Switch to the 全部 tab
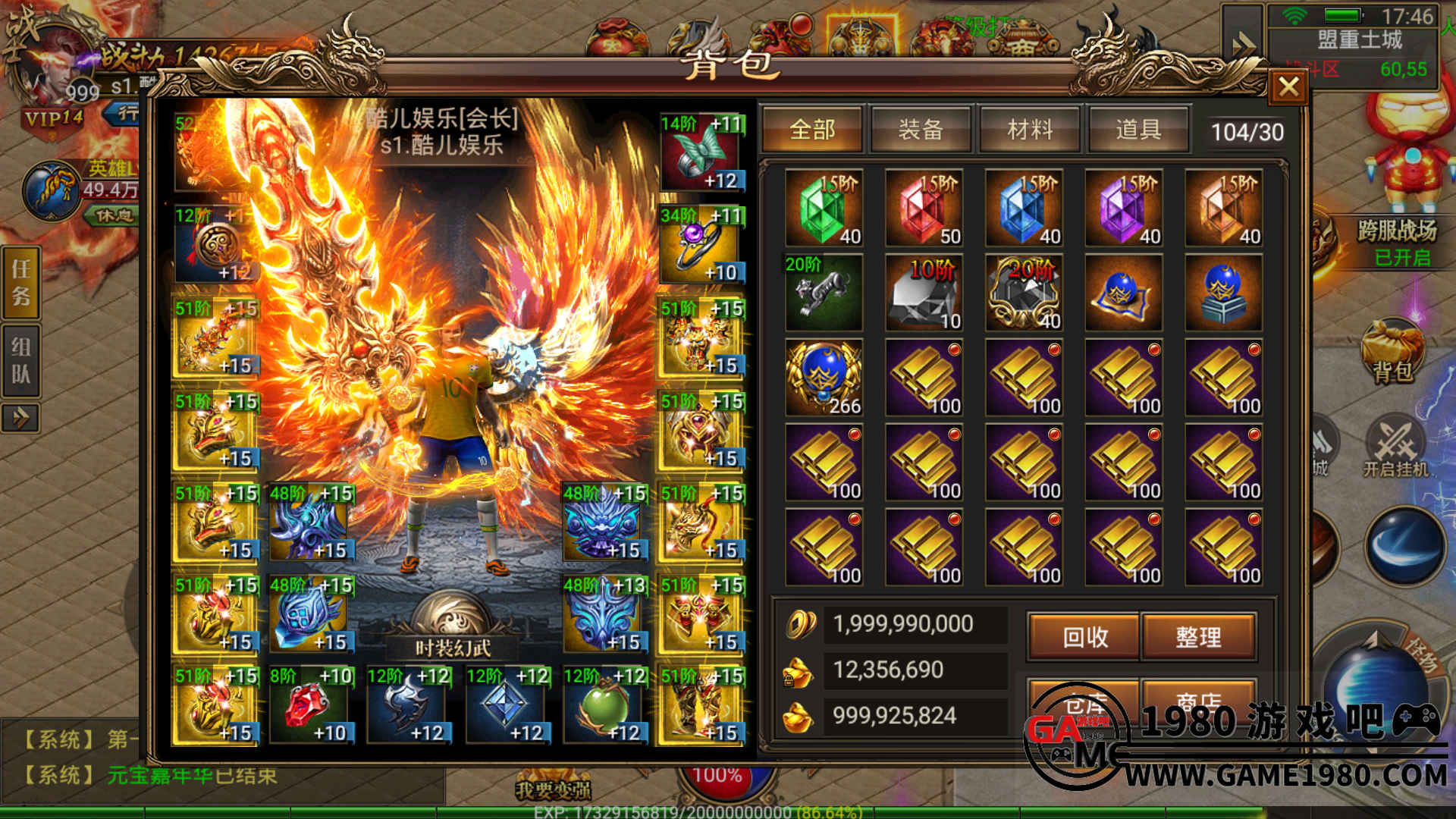The height and width of the screenshot is (819, 1456). point(812,130)
